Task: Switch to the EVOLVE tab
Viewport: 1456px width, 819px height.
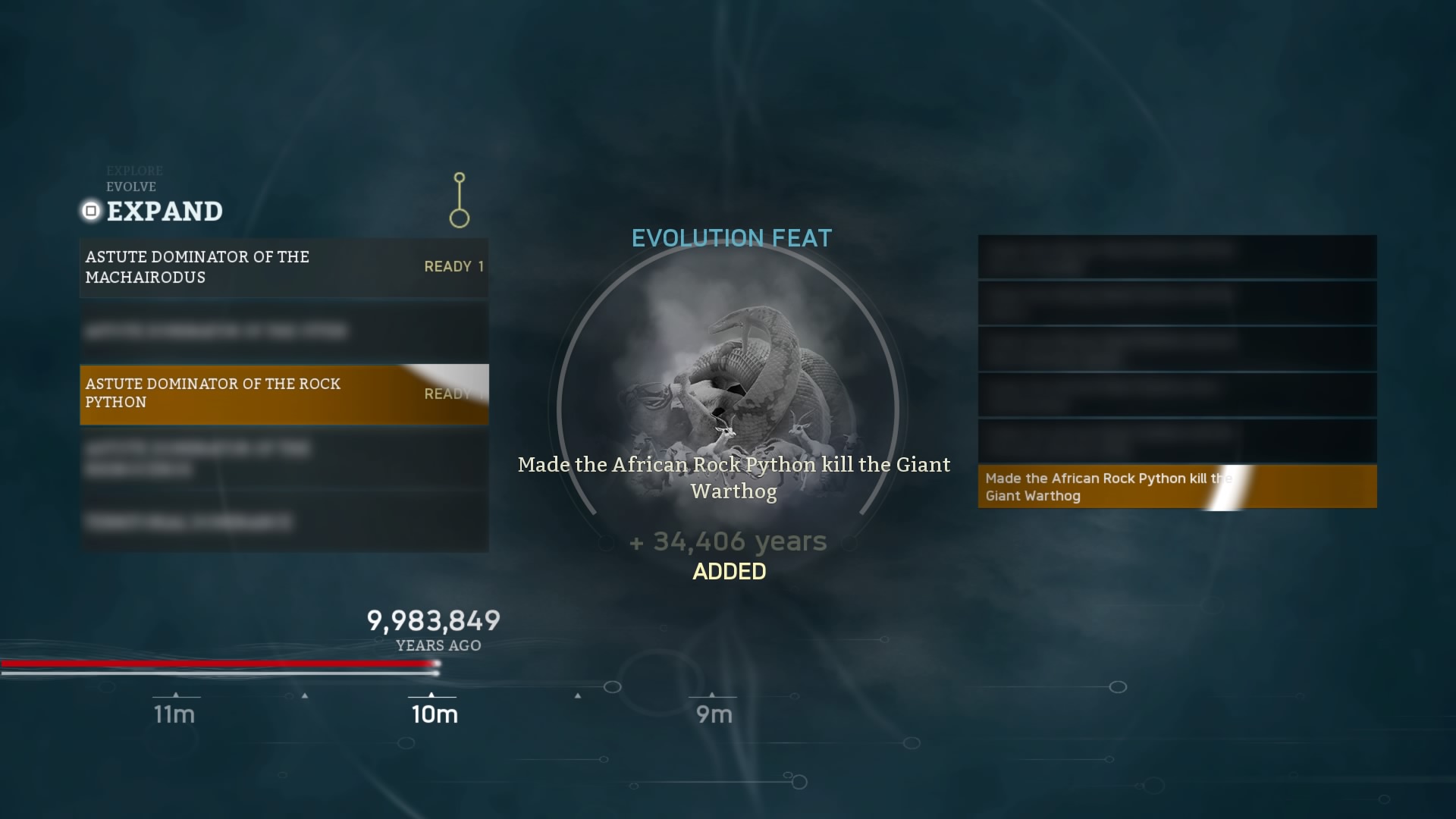Action: click(x=130, y=187)
